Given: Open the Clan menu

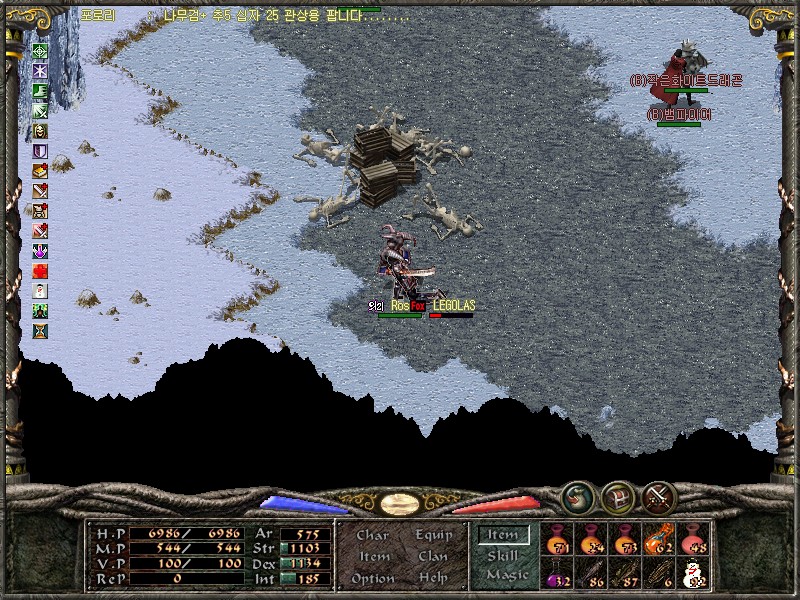Looking at the screenshot, I should click(433, 556).
